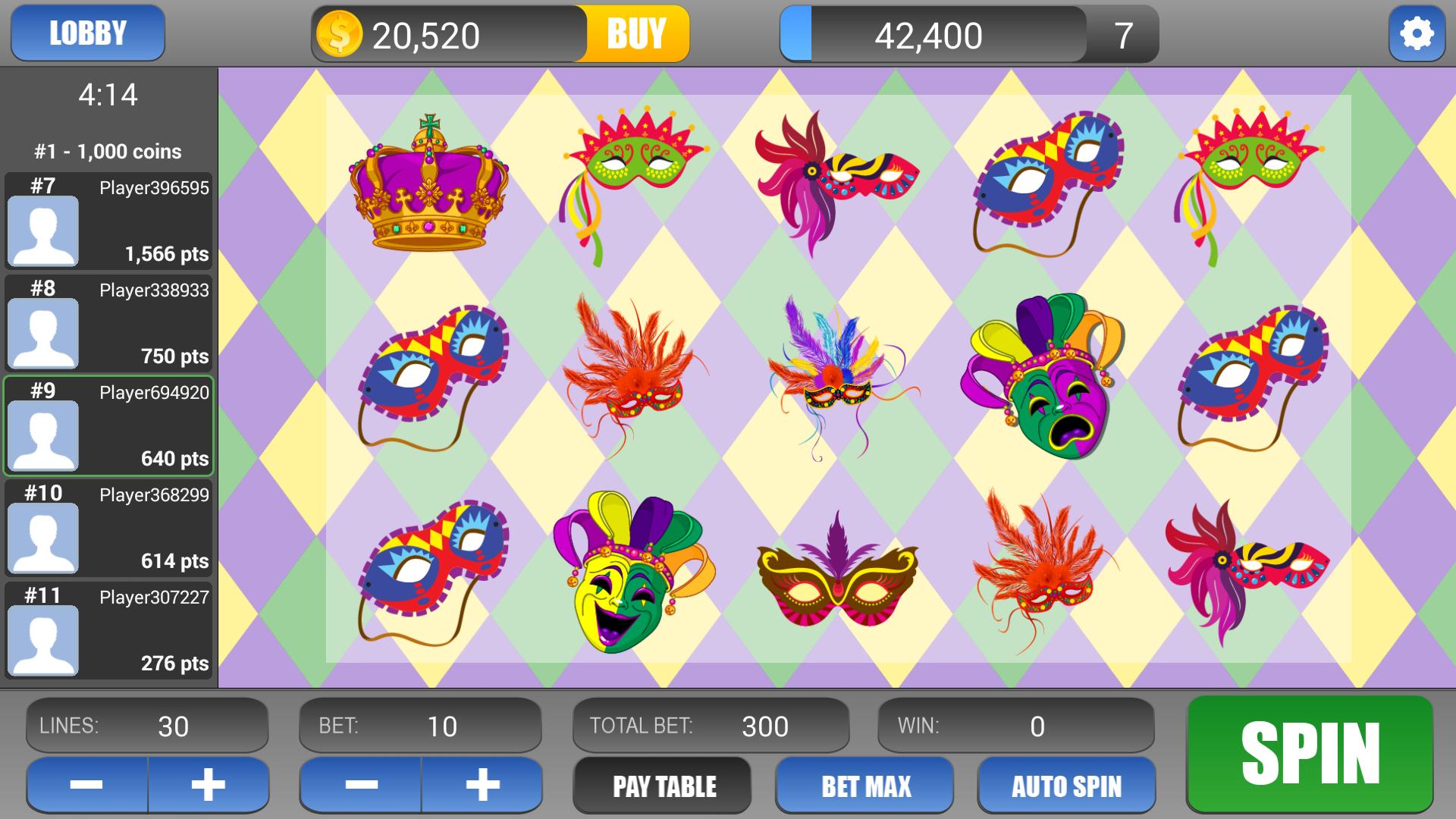Open the Pay Table
This screenshot has height=819, width=1456.
coord(661,786)
